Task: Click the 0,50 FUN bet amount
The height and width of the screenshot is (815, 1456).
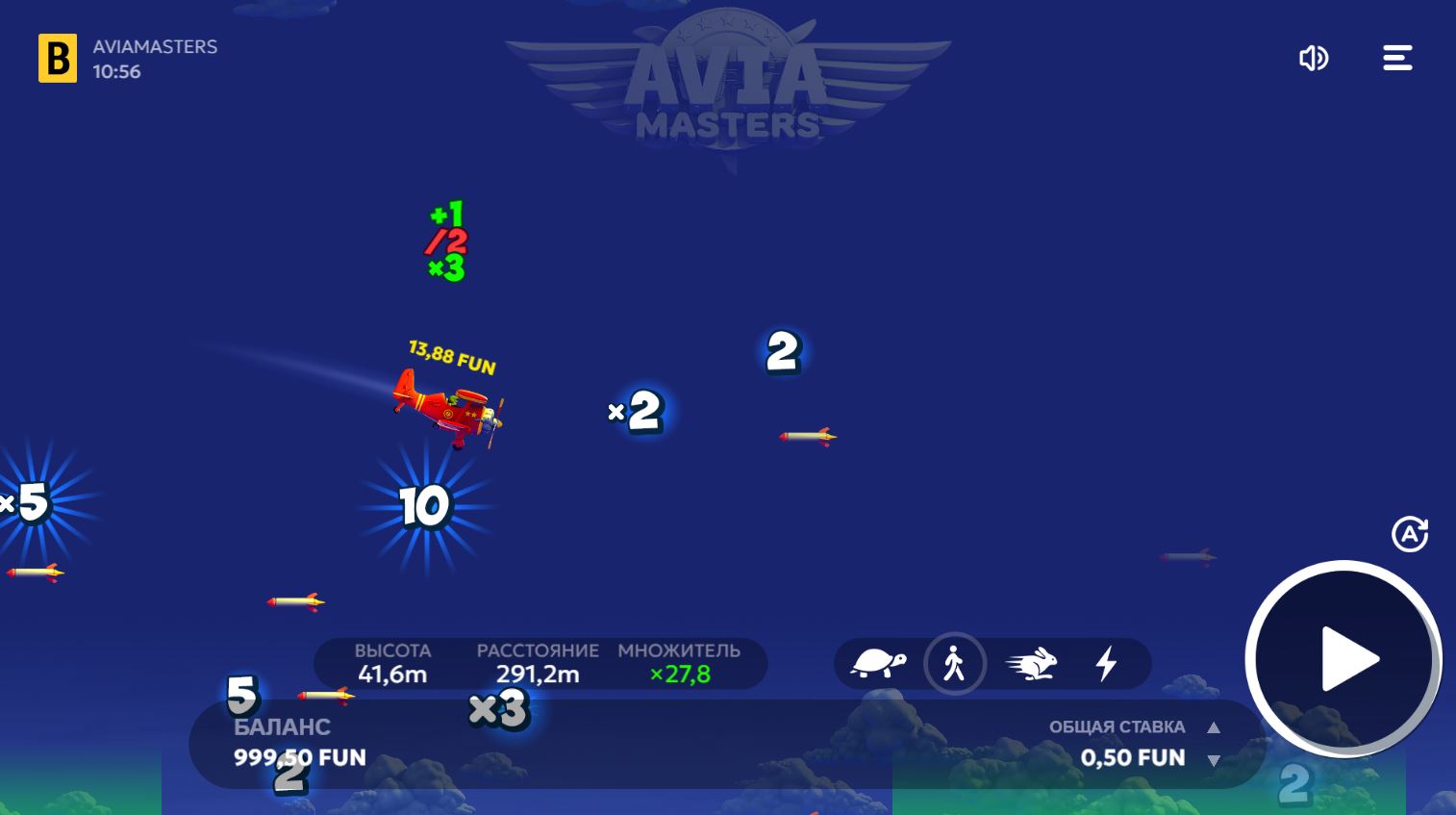Action: click(x=1132, y=758)
